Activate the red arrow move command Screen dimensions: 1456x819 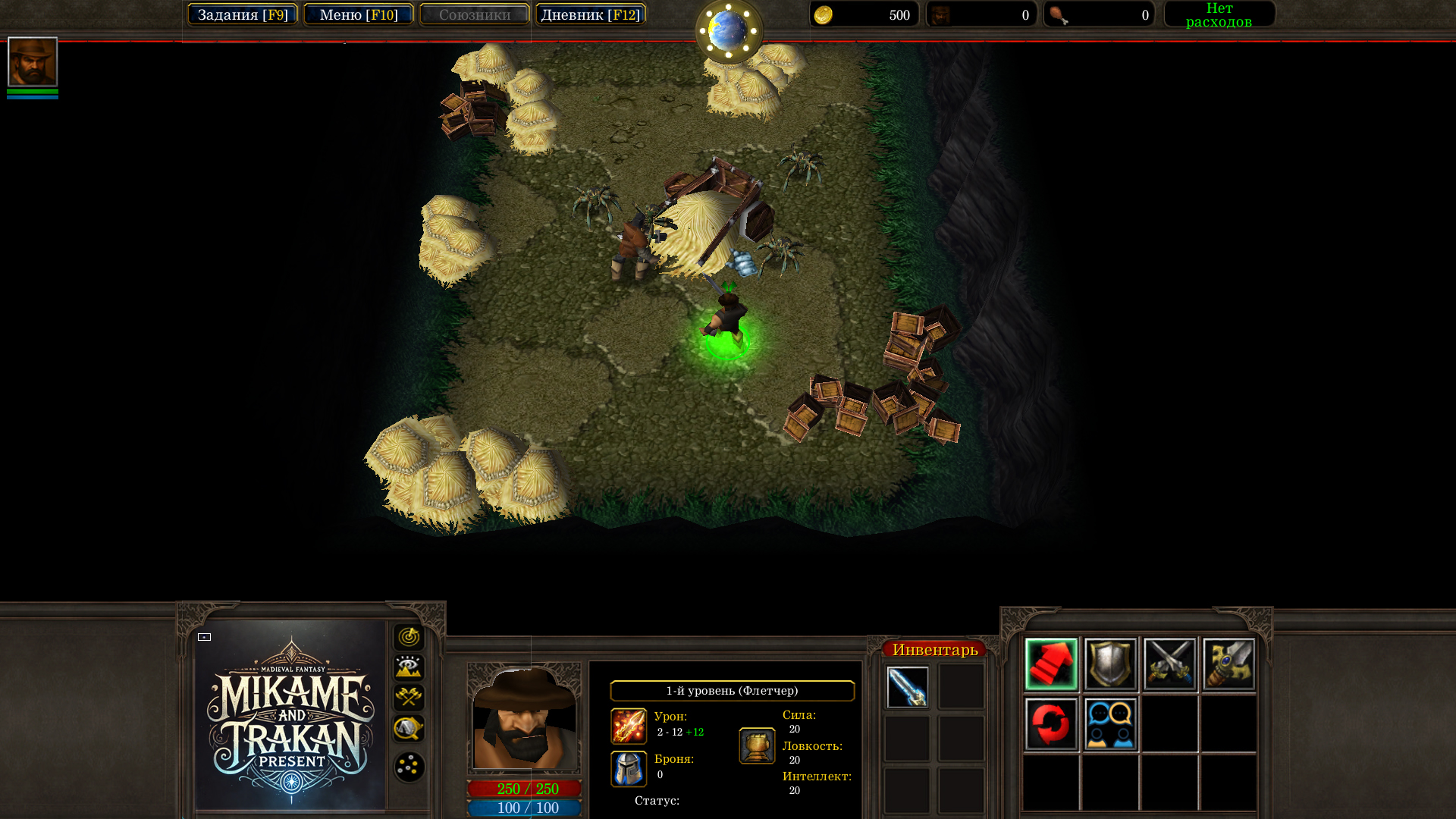(1051, 664)
